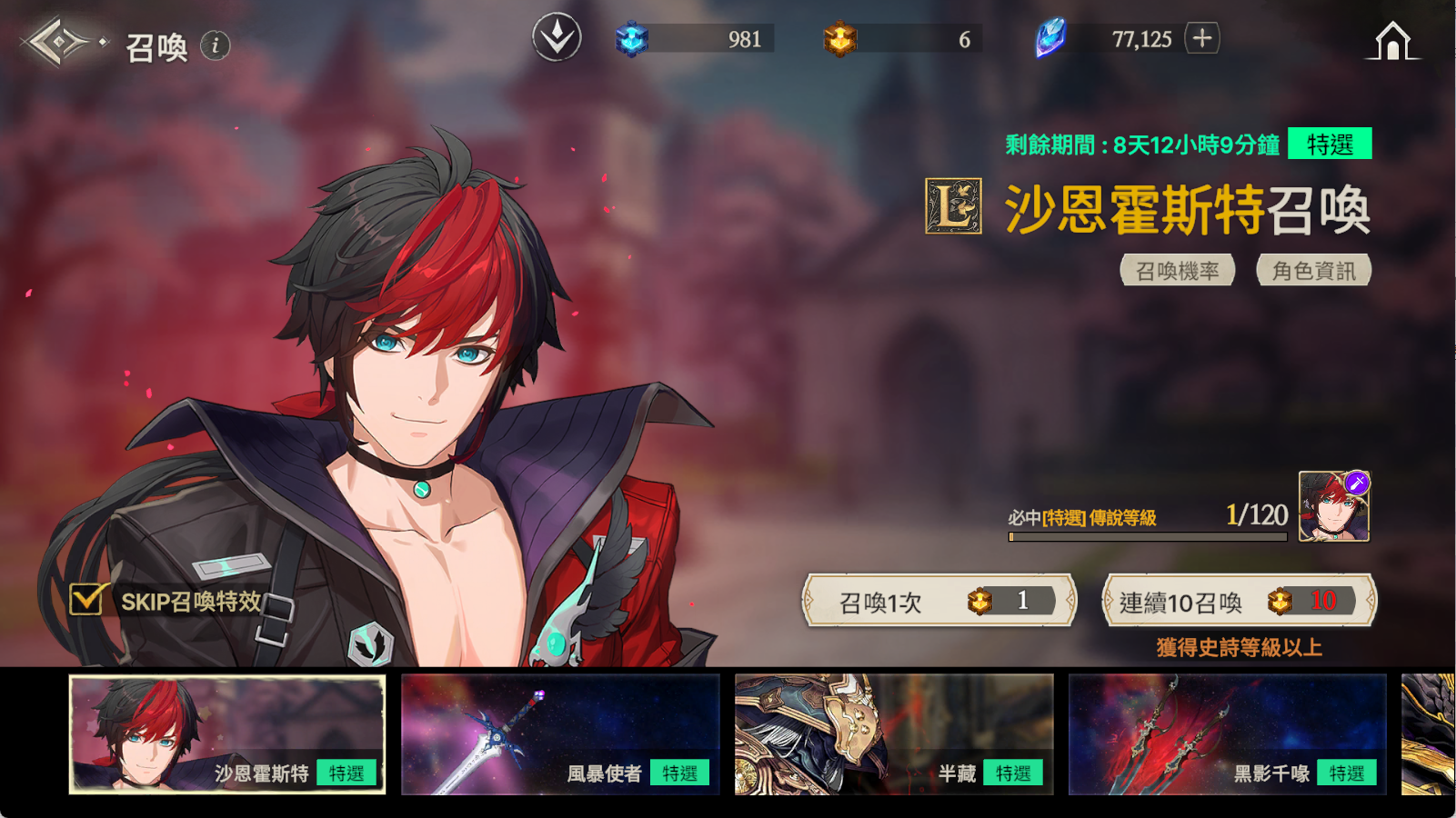
Task: Perform 連續10召喚 ten-pull
Action: pos(1239,602)
